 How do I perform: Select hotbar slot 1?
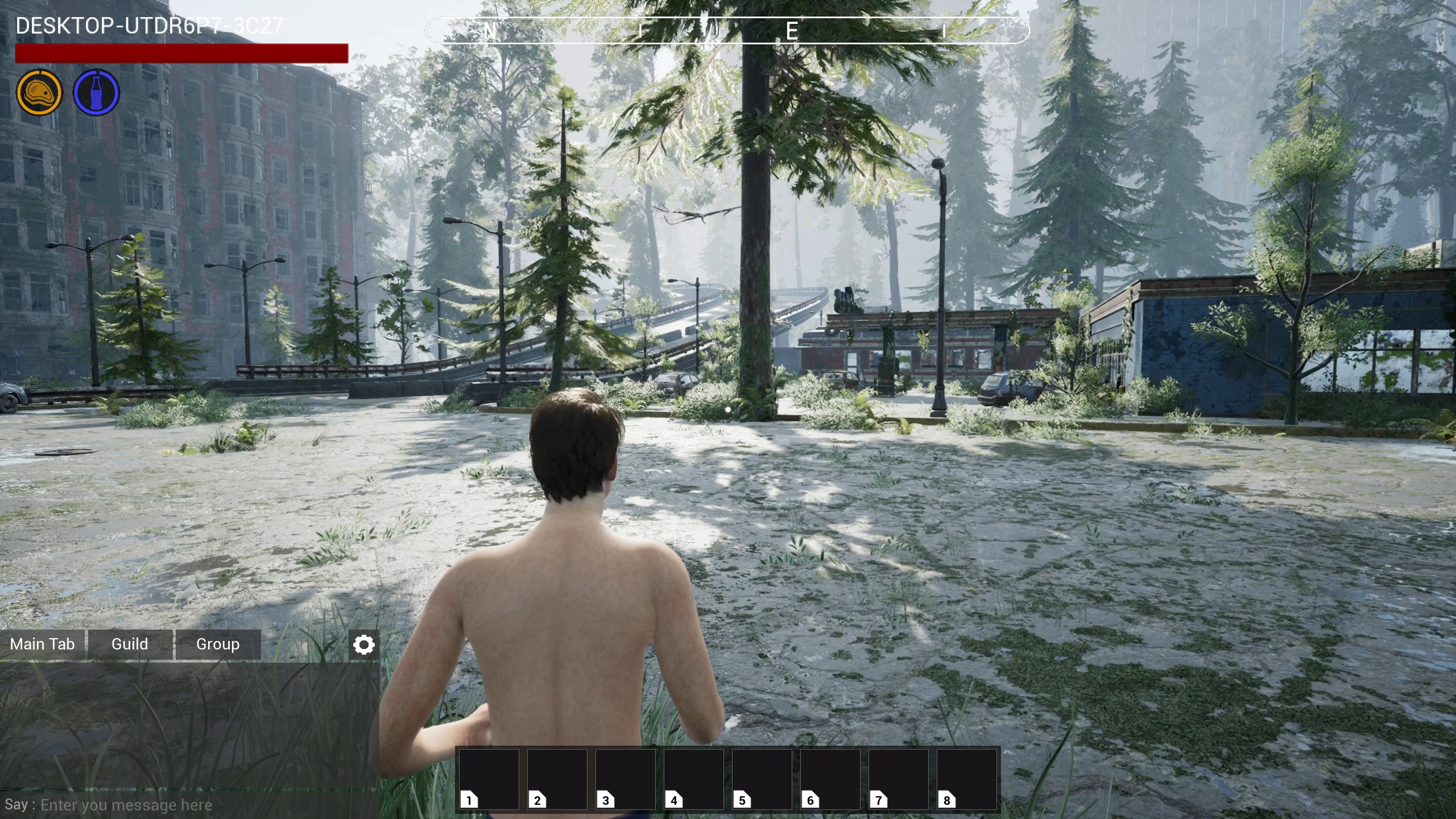488,778
